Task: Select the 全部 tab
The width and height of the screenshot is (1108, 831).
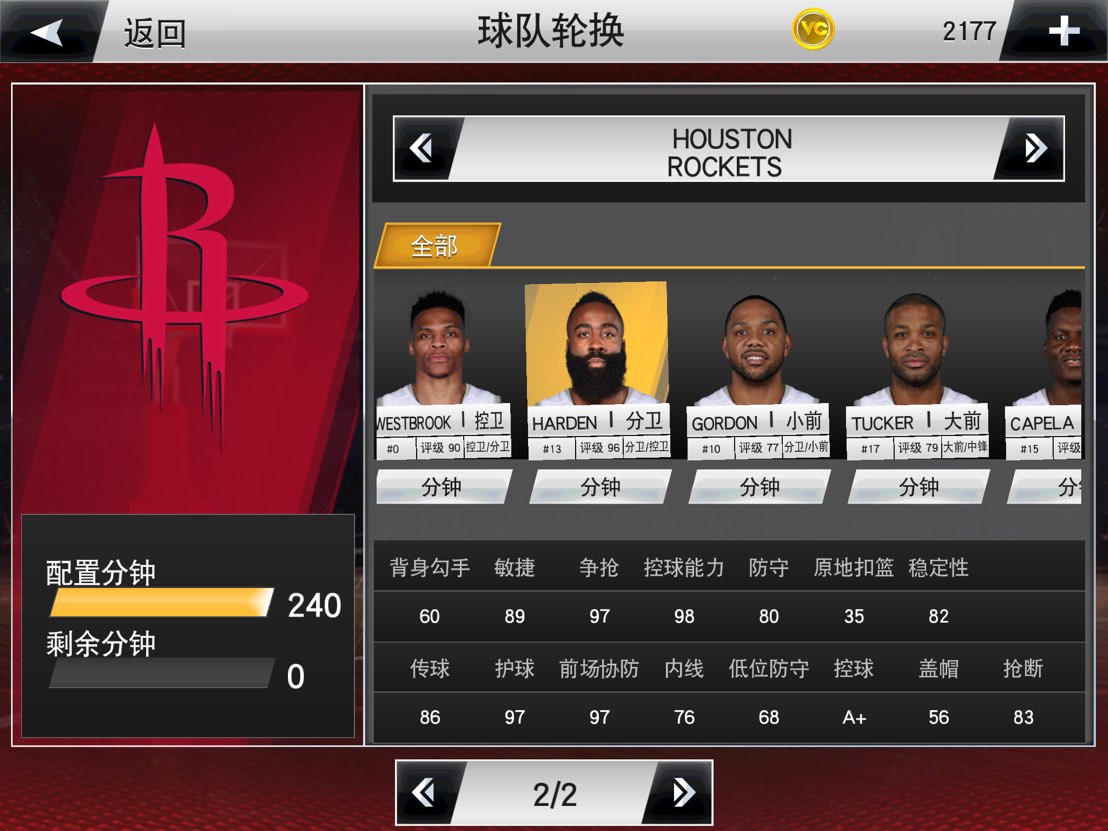Action: (x=435, y=246)
